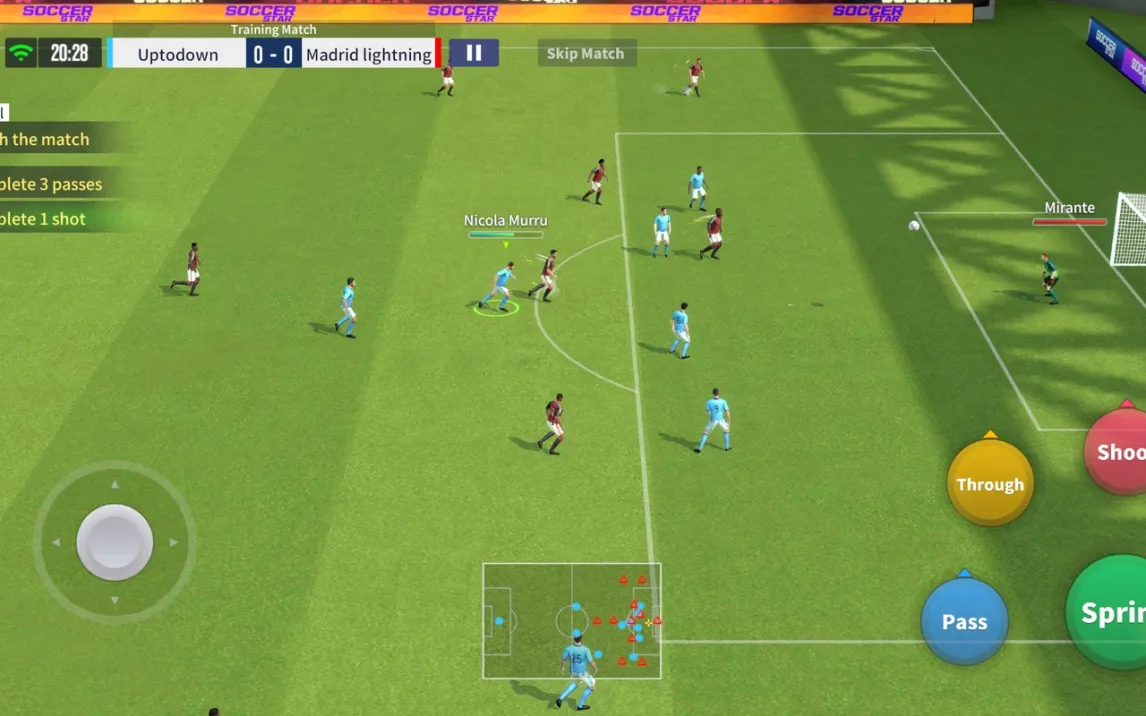Select the complete 3 passes objective
This screenshot has width=1146, height=716.
(x=55, y=184)
